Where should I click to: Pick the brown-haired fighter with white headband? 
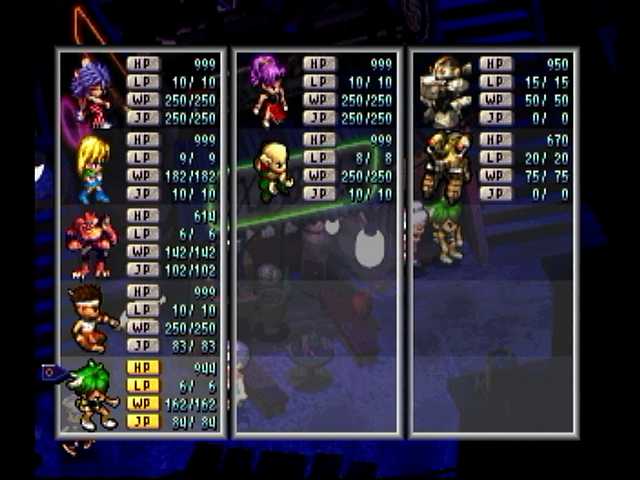coord(92,318)
